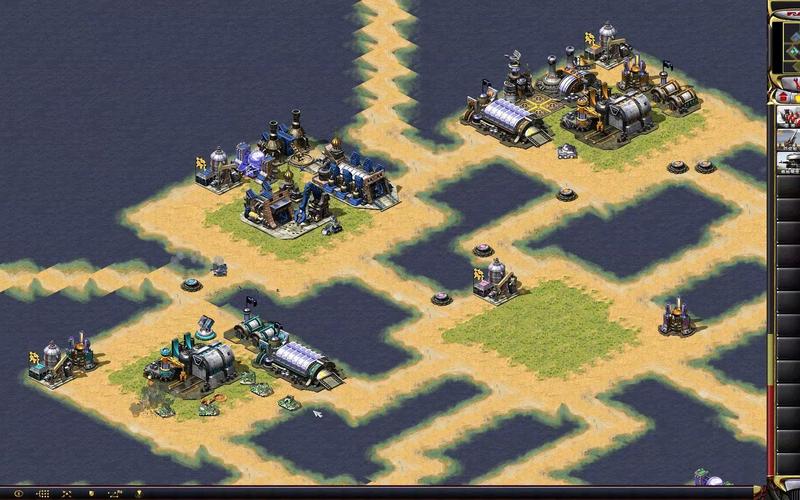Choose the shield guard command icon
Image resolution: width=800 pixels, height=500 pixels.
point(92,493)
